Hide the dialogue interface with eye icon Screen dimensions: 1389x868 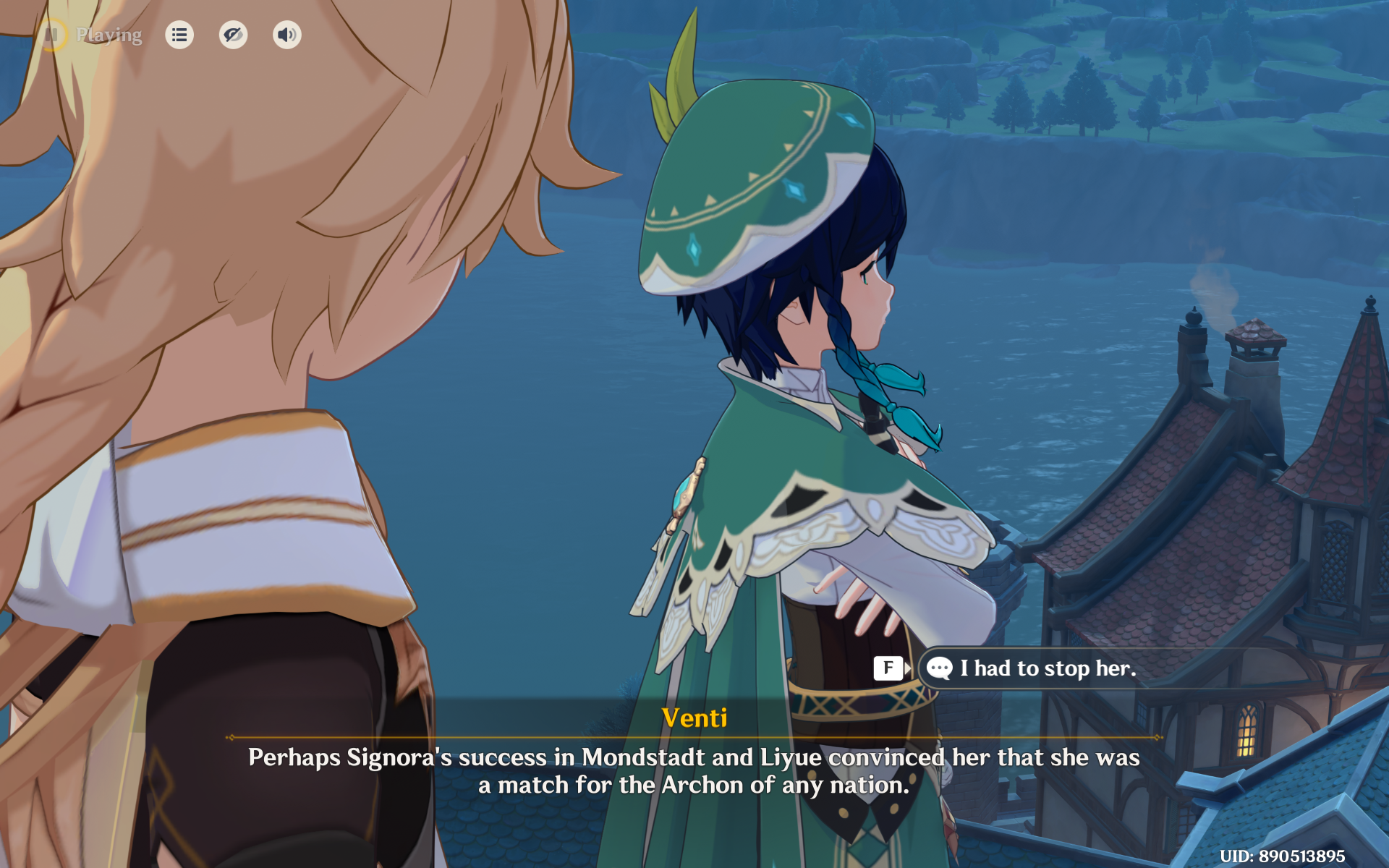click(233, 35)
